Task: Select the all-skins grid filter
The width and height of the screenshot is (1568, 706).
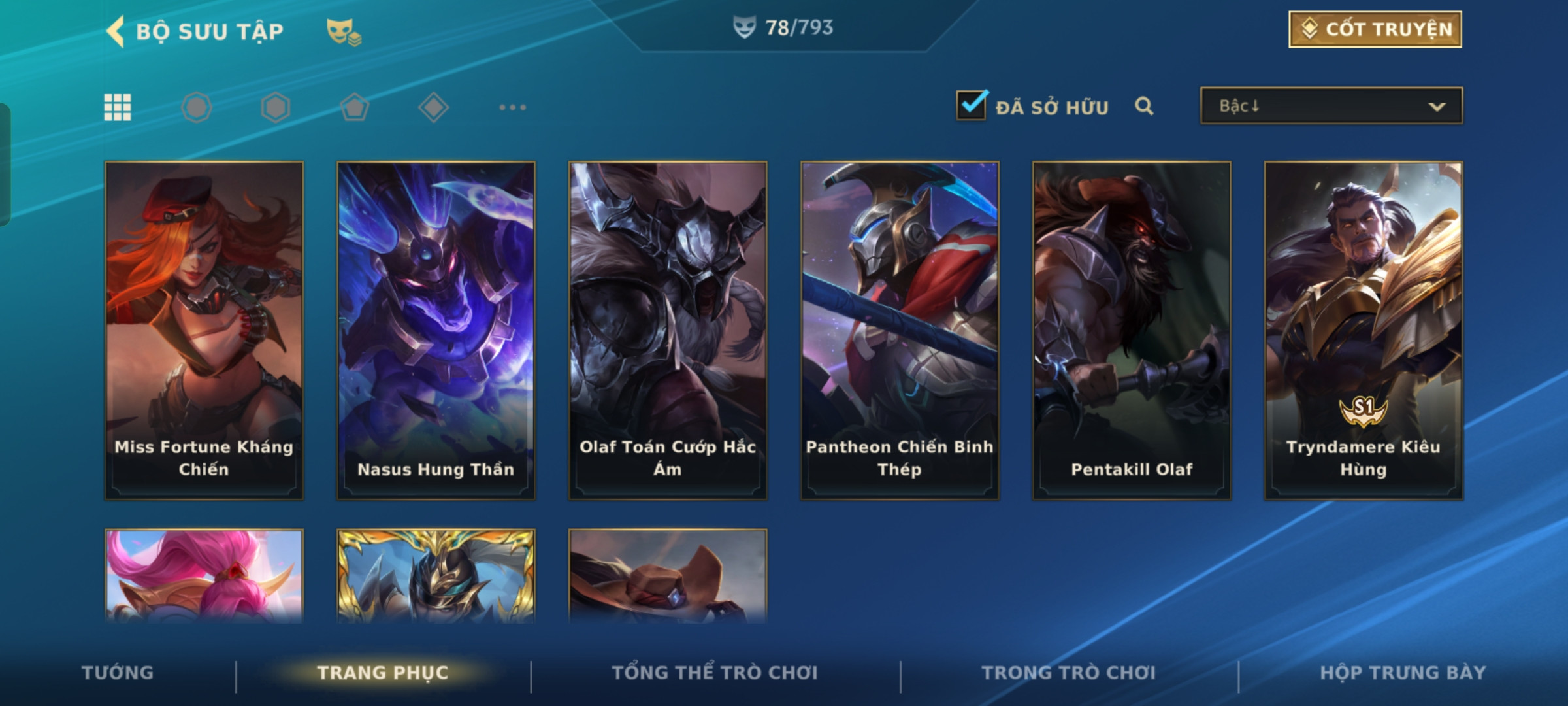Action: (118, 107)
